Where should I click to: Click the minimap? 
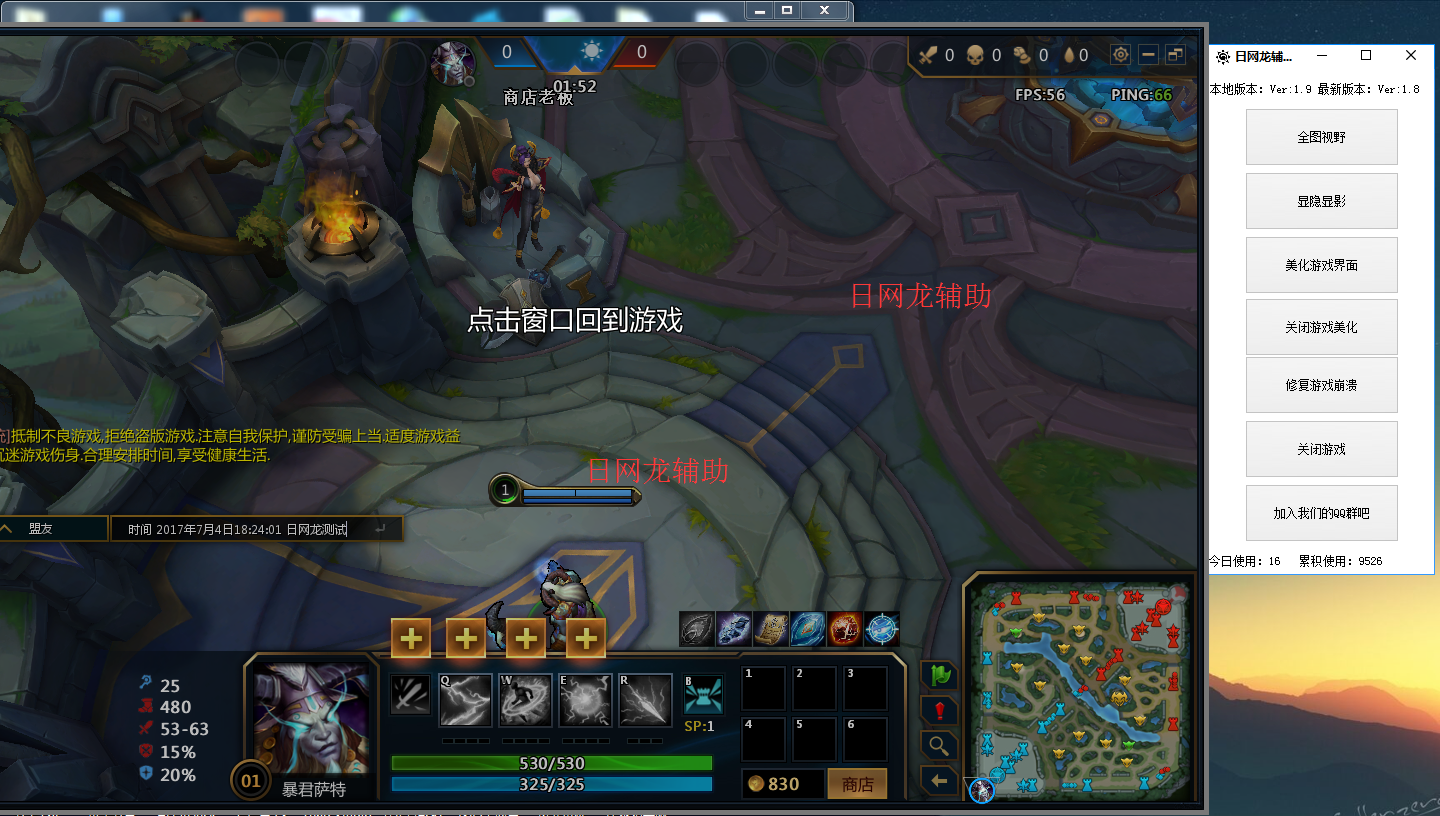(x=1080, y=686)
